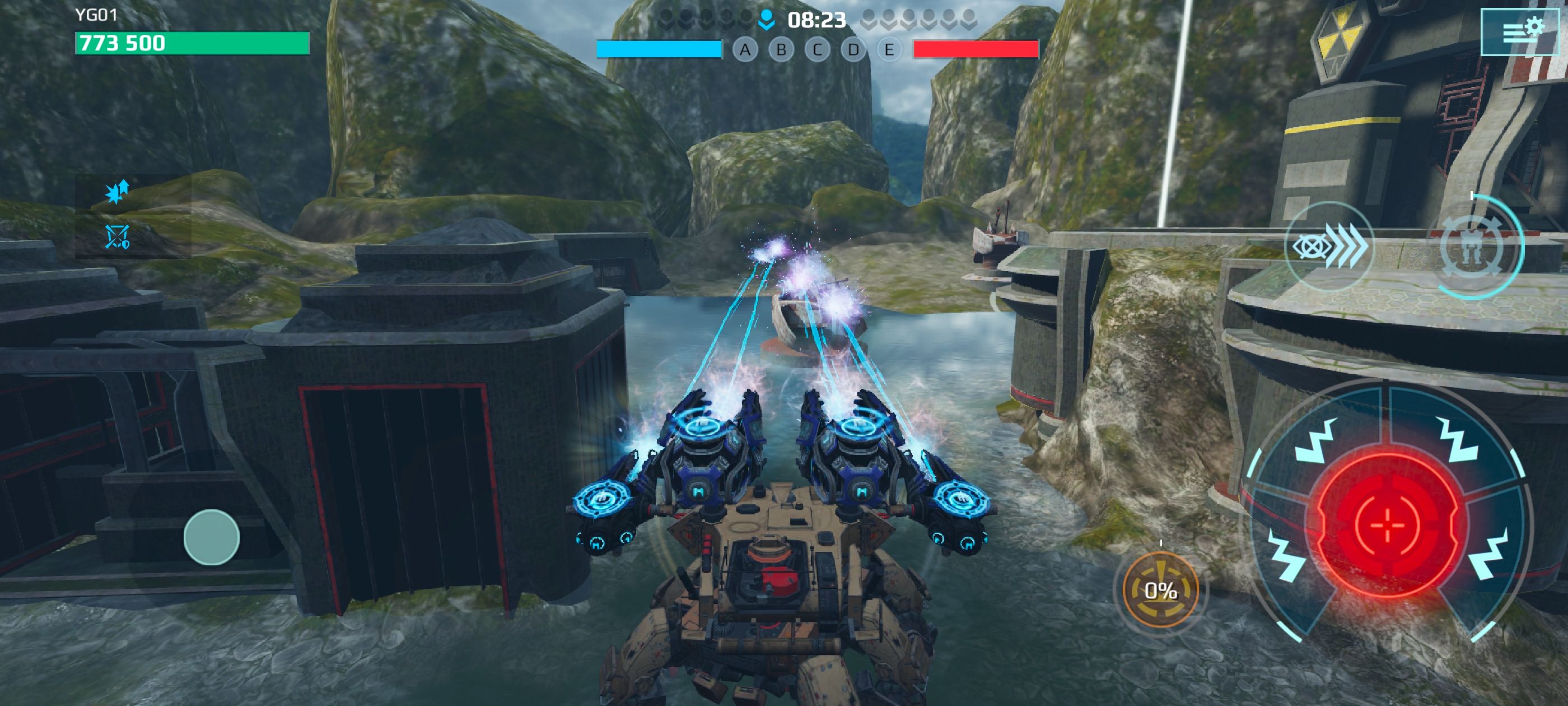The width and height of the screenshot is (1568, 706).
Task: Trigger the orange 0% module ability
Action: 1160,589
